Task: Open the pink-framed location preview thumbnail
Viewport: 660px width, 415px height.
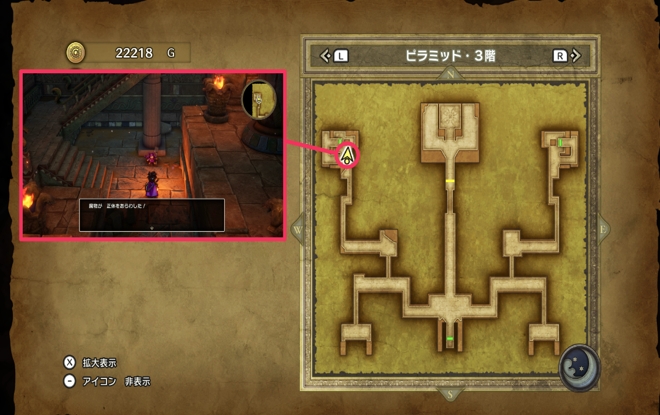Action: pyautogui.click(x=153, y=154)
